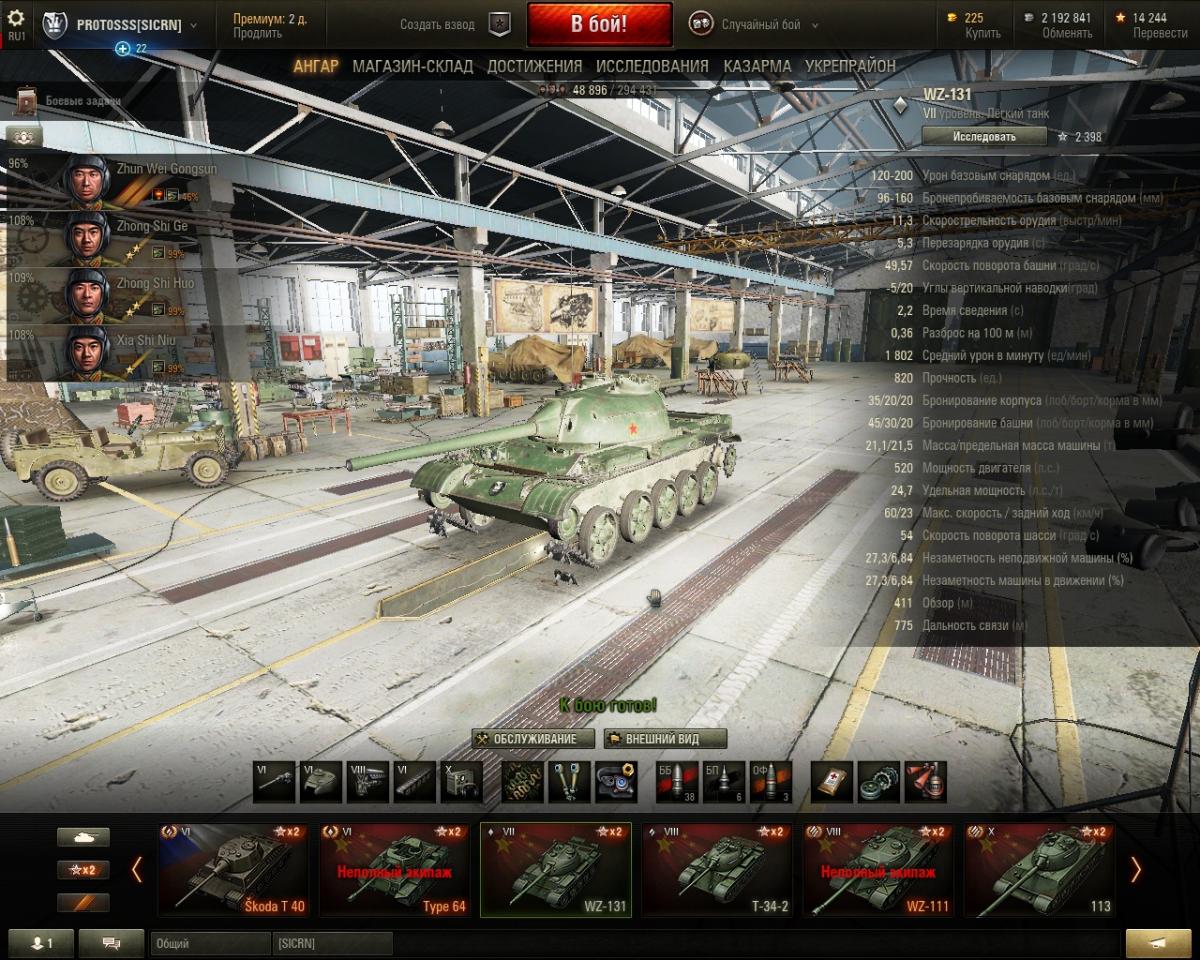Switch to the Магазин-Склад tab

coord(413,66)
